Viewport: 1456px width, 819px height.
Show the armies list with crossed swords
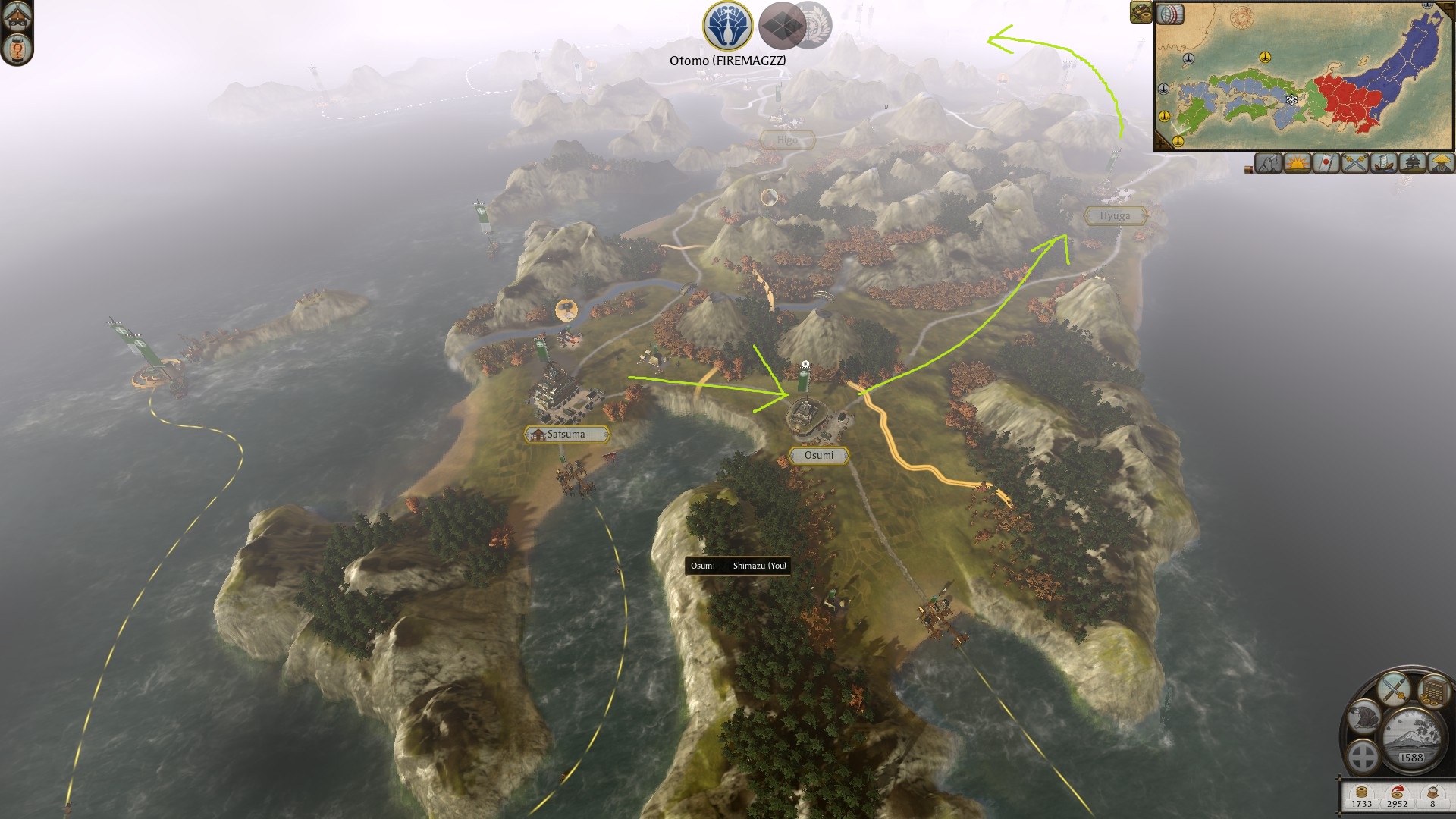coord(1354,163)
